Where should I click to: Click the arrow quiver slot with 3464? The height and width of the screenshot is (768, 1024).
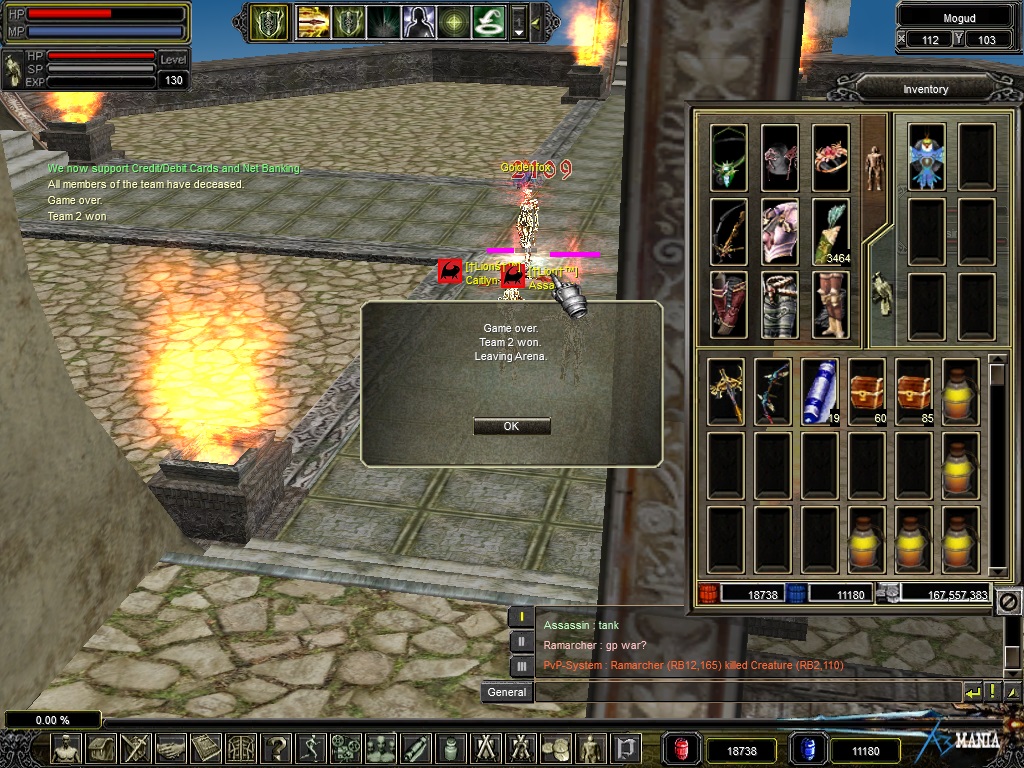pos(830,231)
